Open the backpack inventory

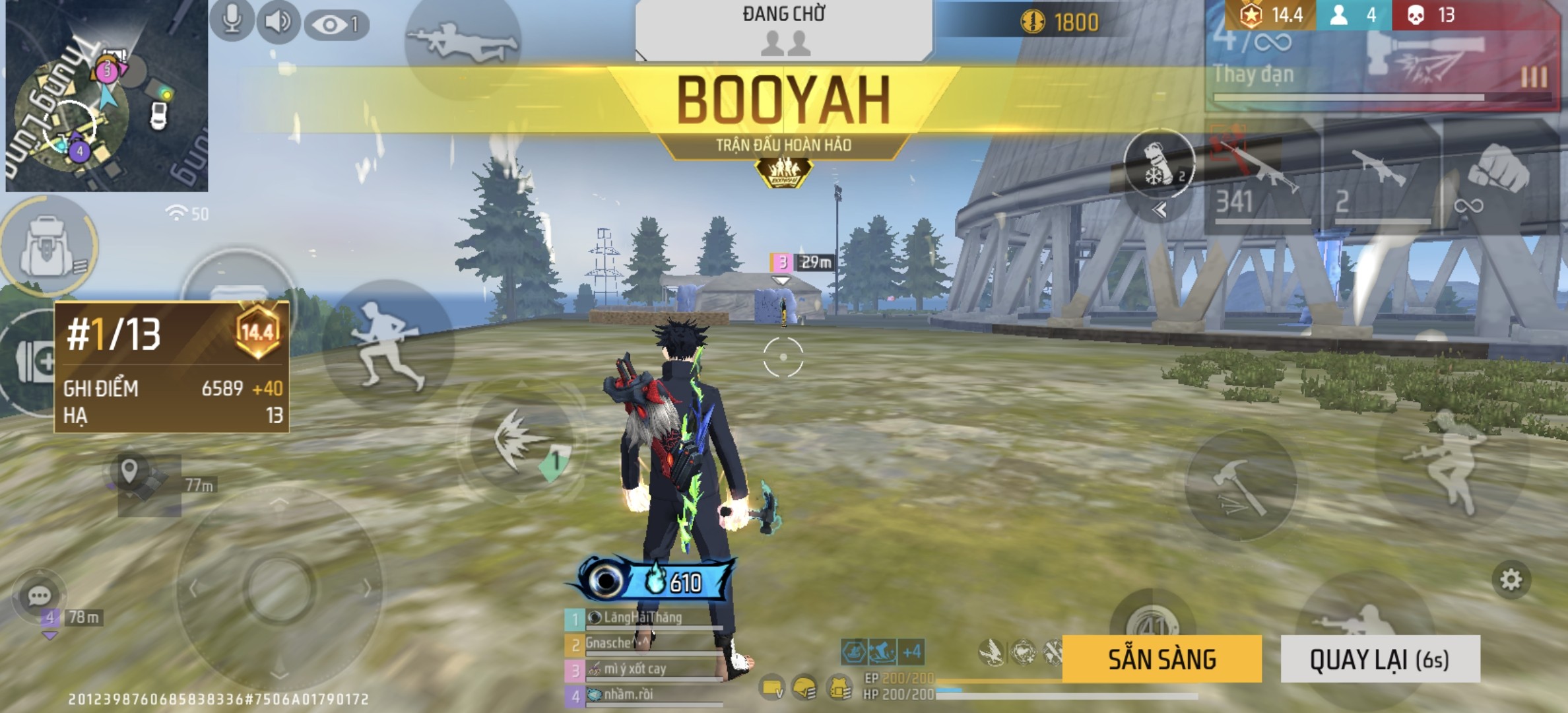pyautogui.click(x=48, y=246)
